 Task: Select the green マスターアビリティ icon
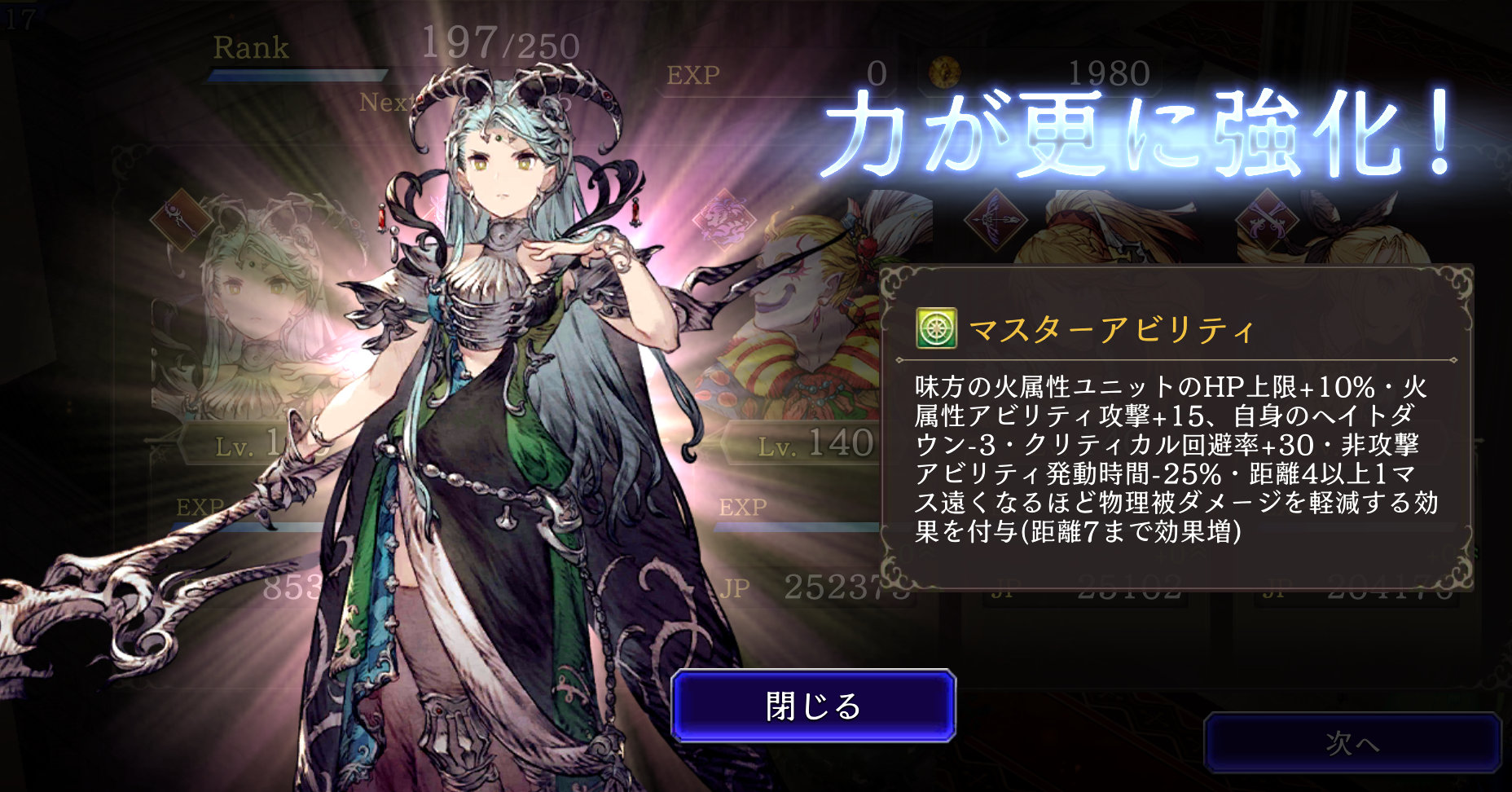[936, 328]
